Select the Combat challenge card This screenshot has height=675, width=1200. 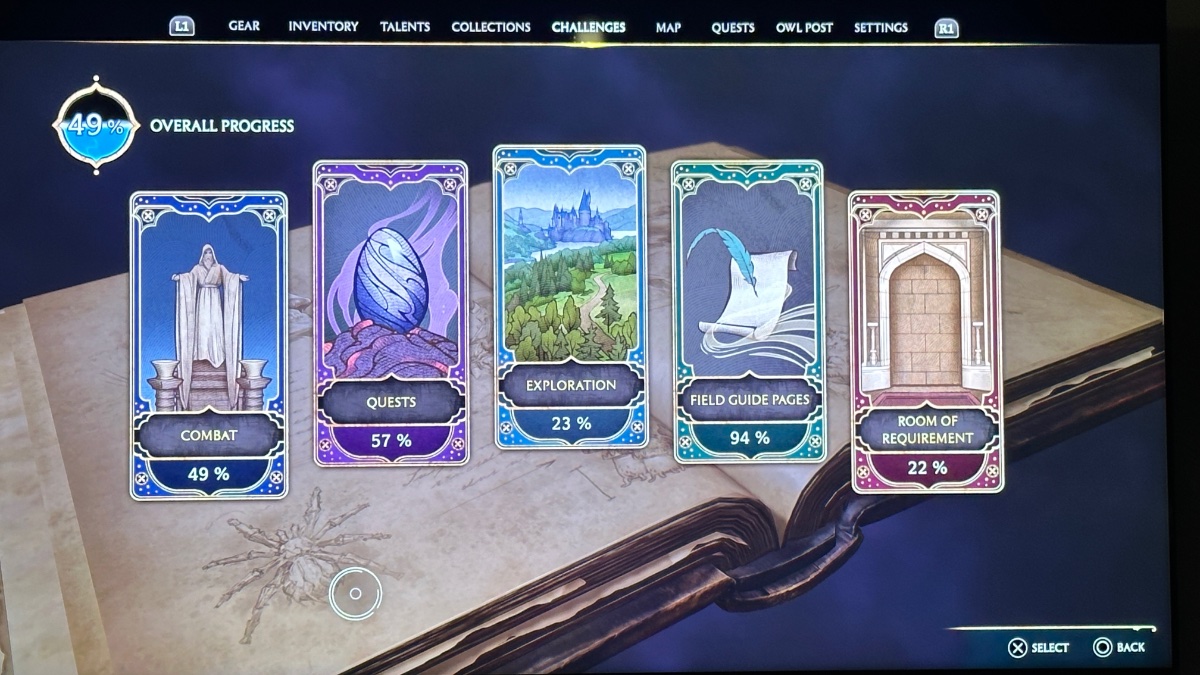pos(208,345)
